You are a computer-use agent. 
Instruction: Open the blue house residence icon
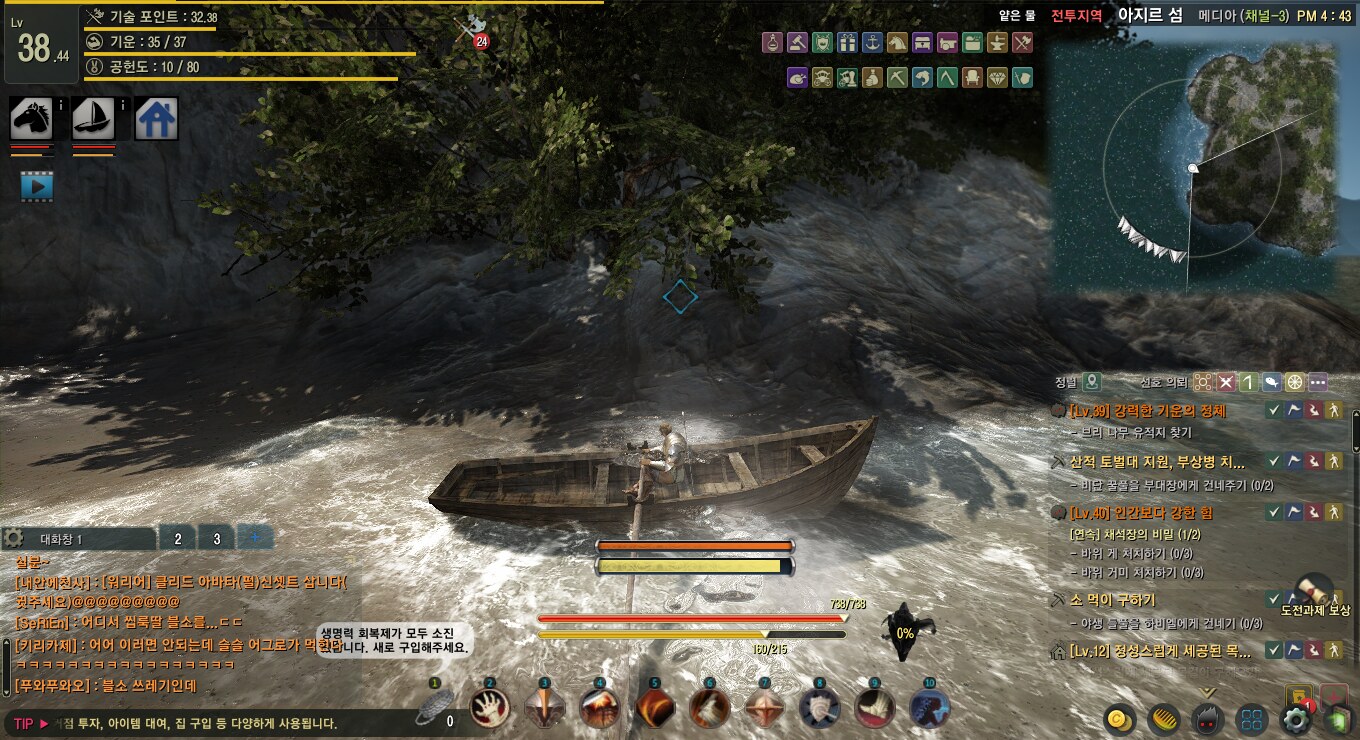click(156, 119)
